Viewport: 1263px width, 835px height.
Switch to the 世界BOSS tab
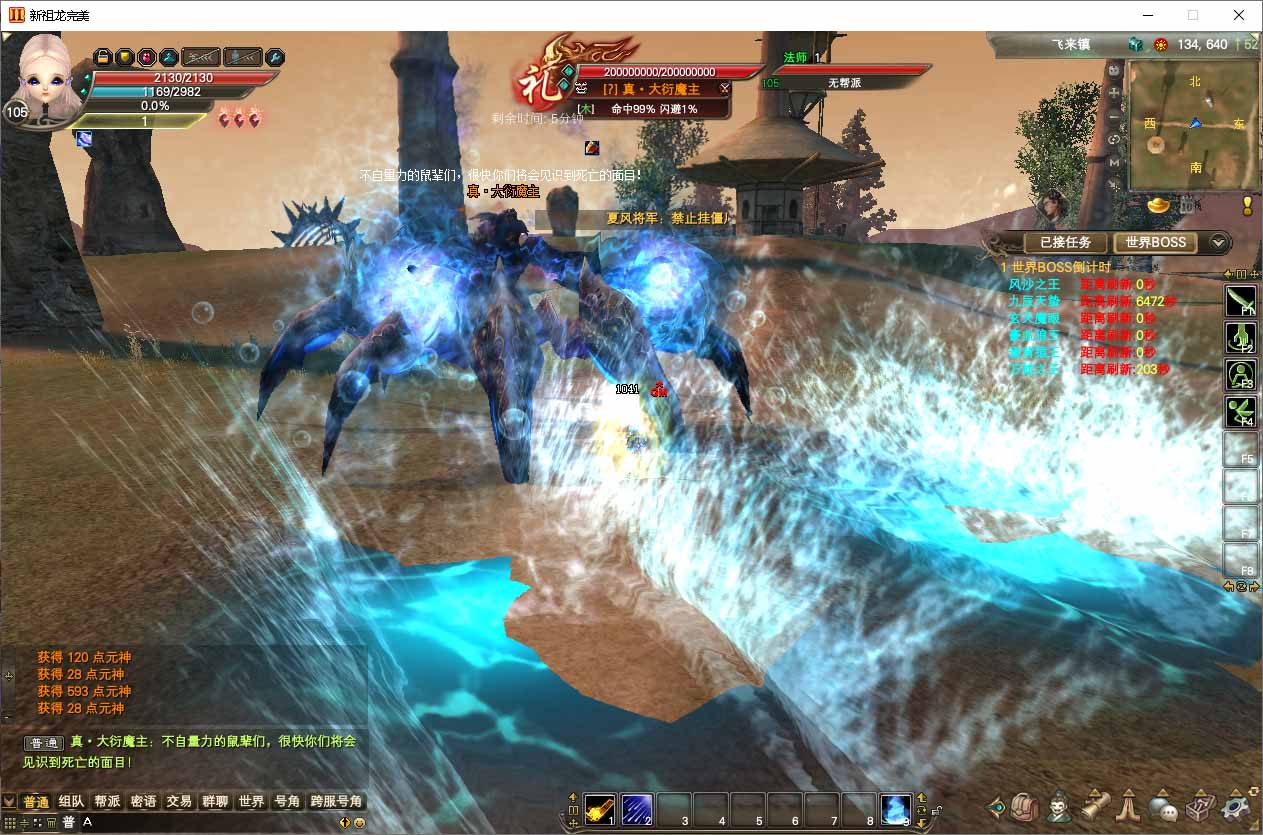click(x=1155, y=242)
